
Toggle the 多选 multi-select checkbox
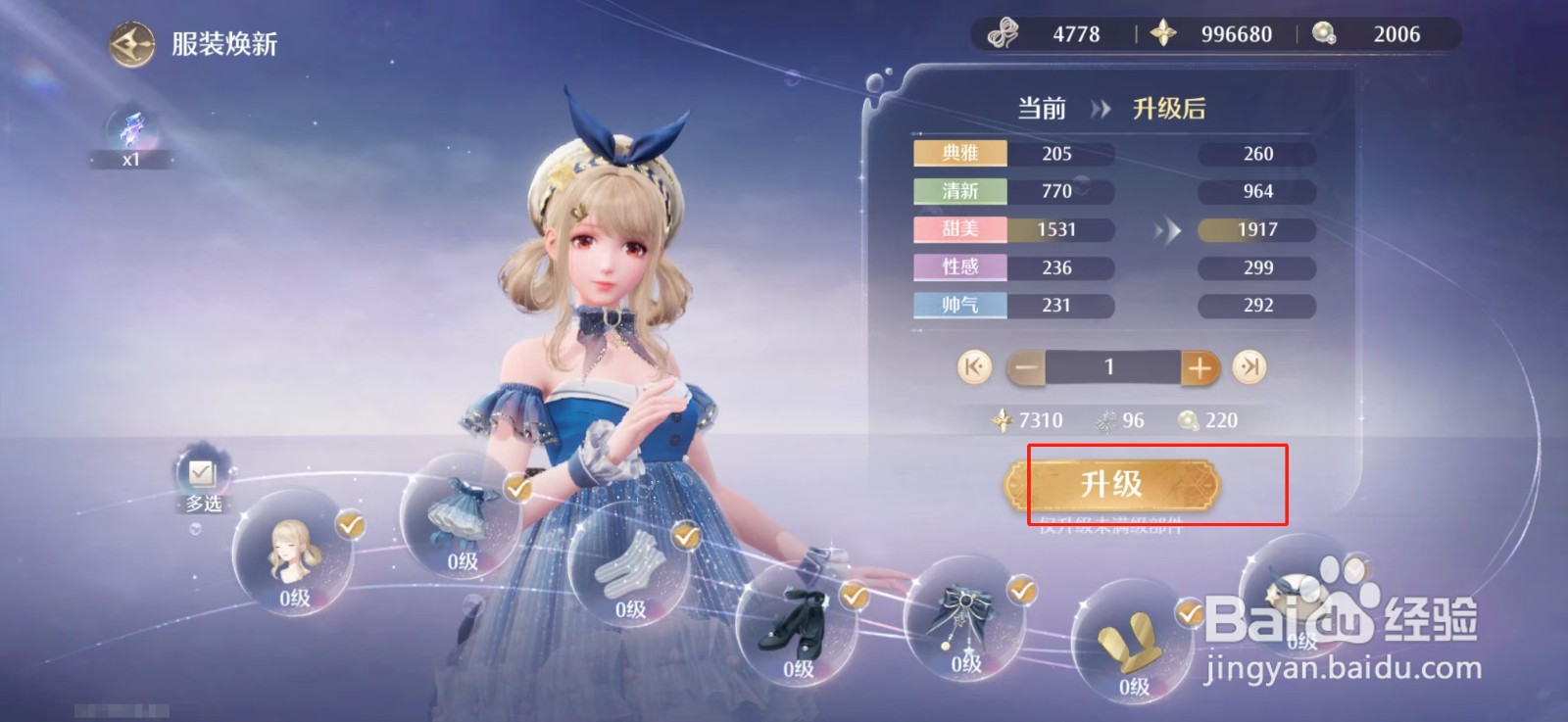(200, 475)
